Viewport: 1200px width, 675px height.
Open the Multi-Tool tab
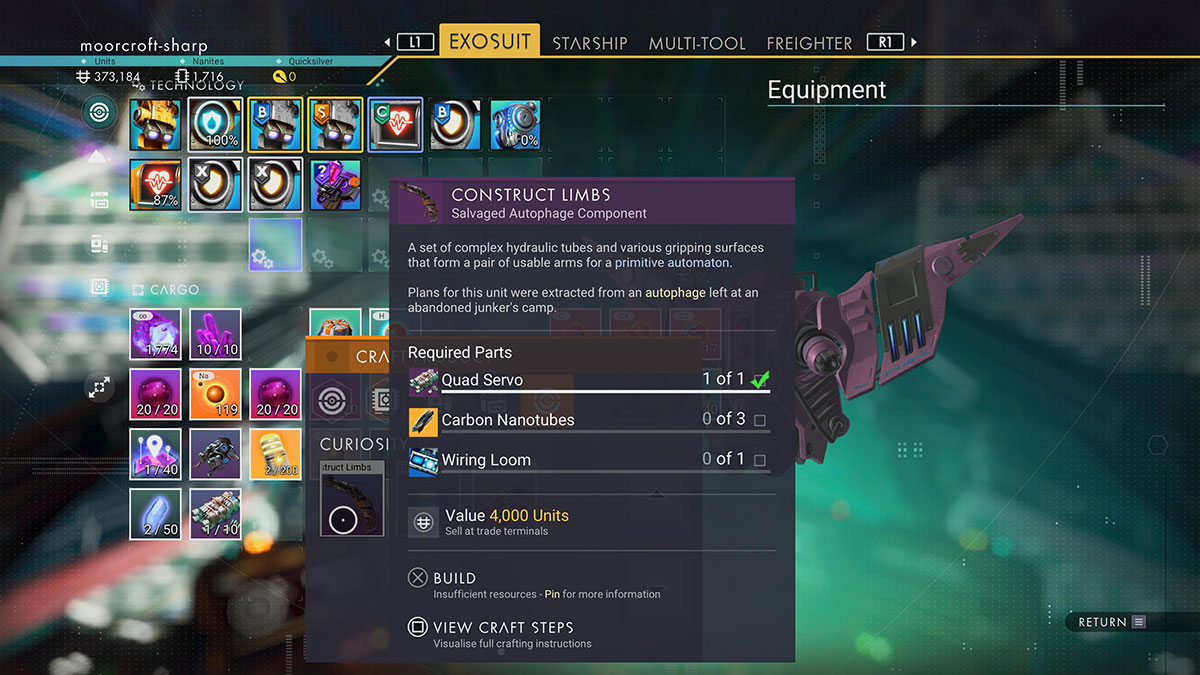697,43
